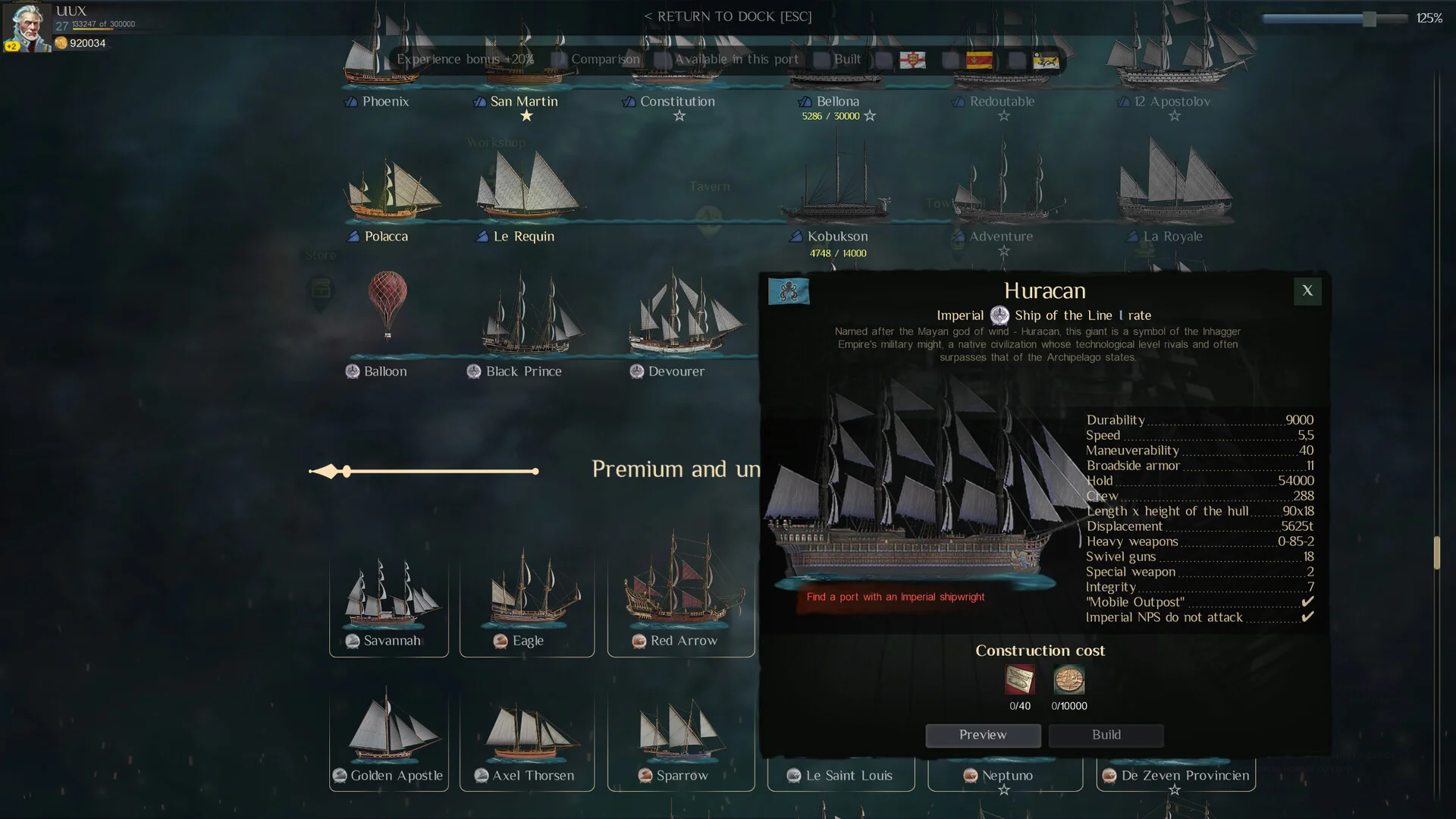
Task: Toggle the Available in this port filter
Action: click(663, 59)
